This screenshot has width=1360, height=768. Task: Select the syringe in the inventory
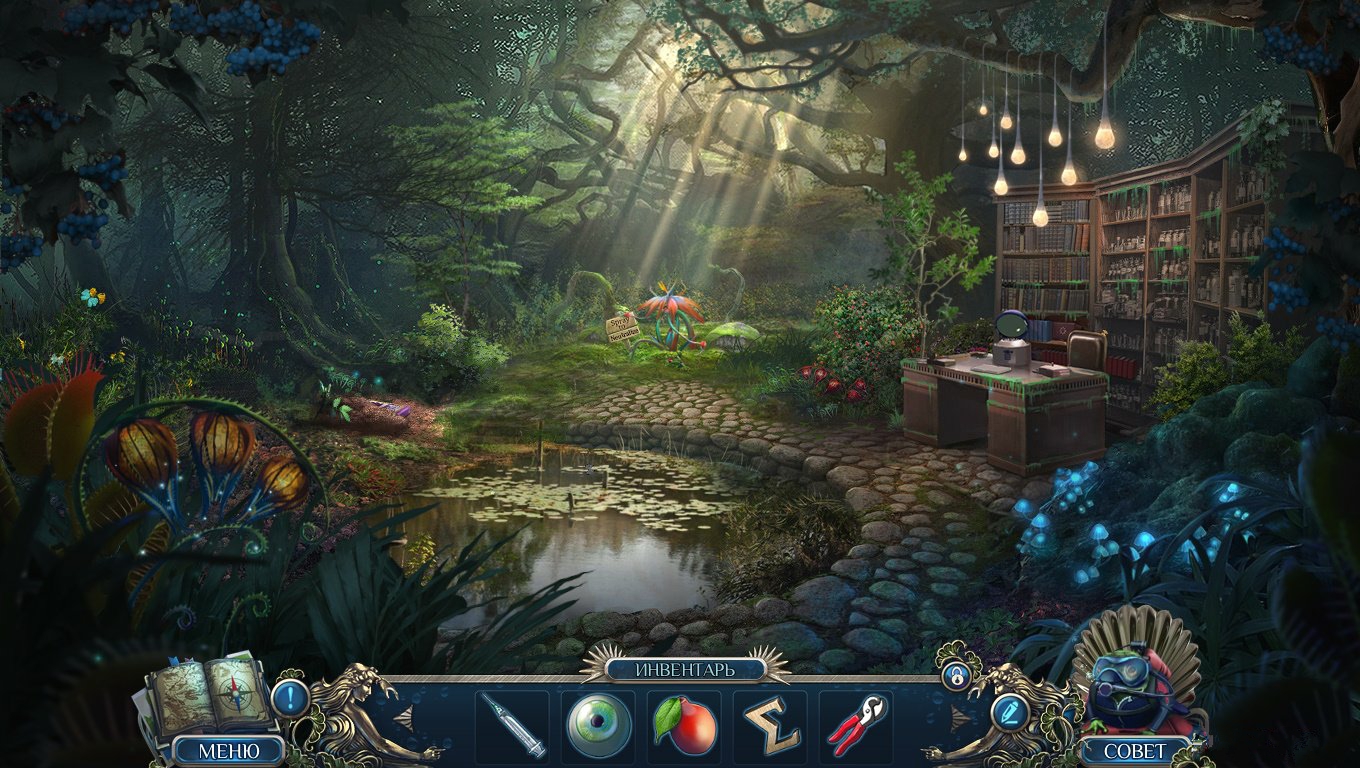point(512,725)
